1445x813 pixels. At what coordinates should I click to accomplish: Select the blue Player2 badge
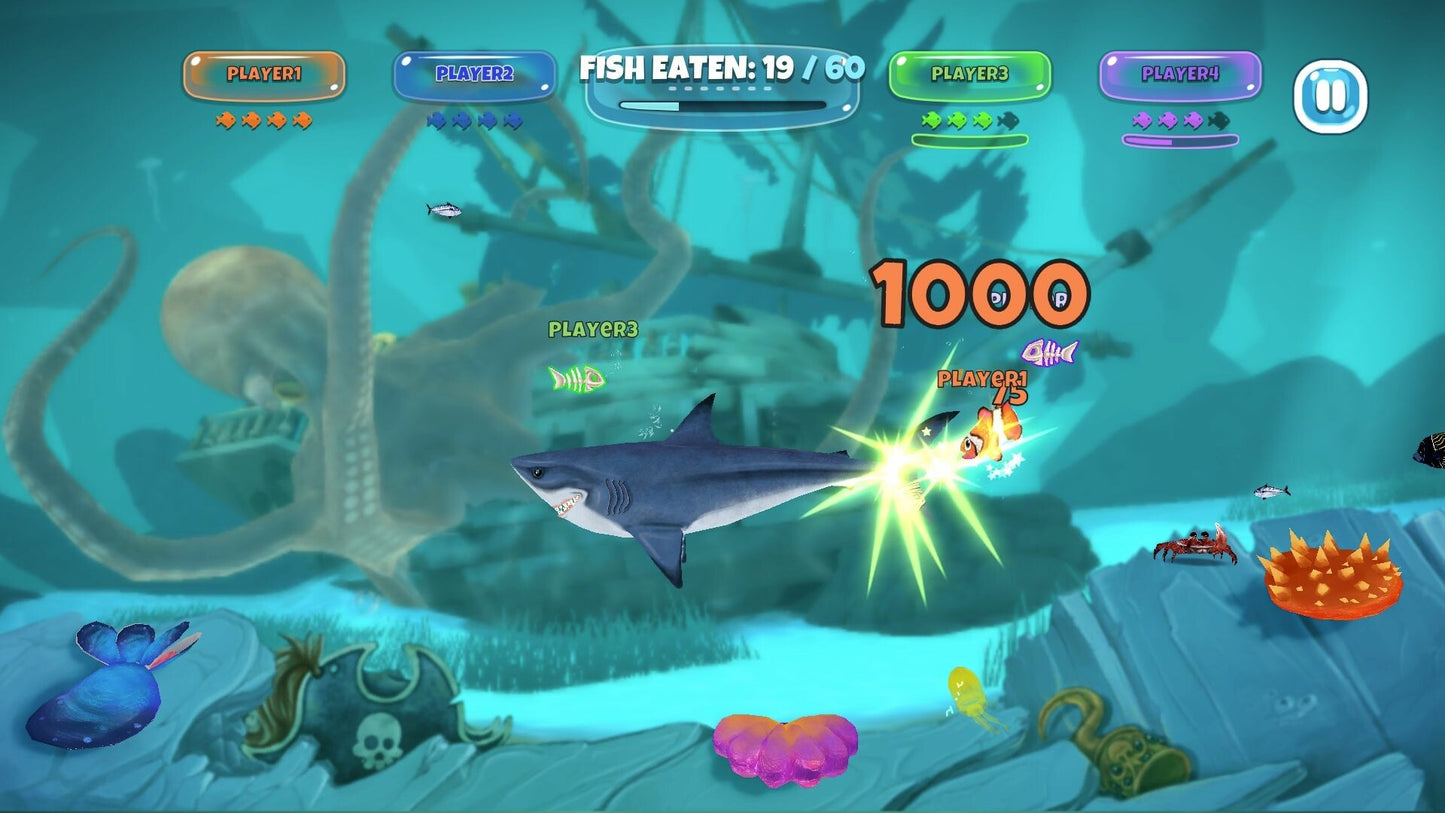click(x=474, y=75)
